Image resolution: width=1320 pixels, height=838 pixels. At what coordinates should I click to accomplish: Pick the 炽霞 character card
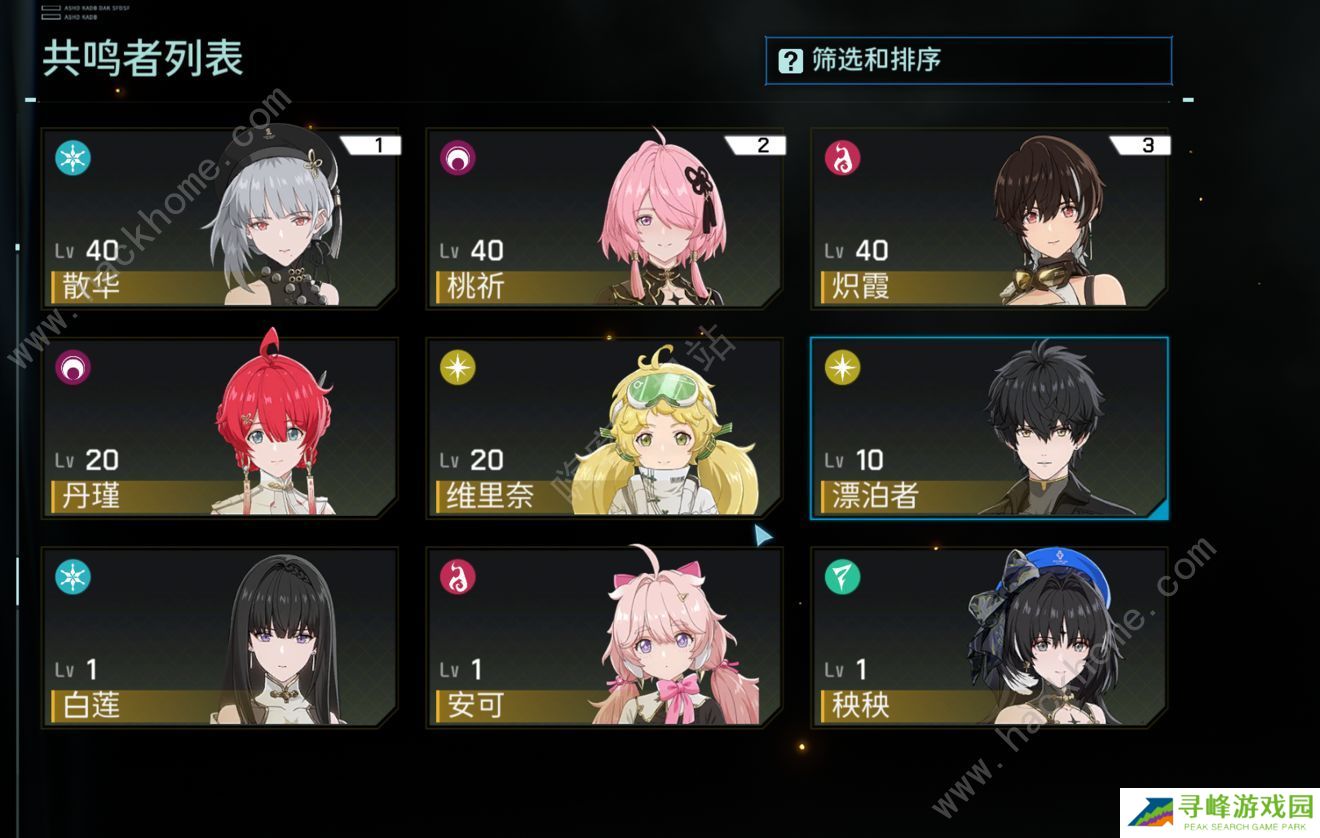(988, 218)
